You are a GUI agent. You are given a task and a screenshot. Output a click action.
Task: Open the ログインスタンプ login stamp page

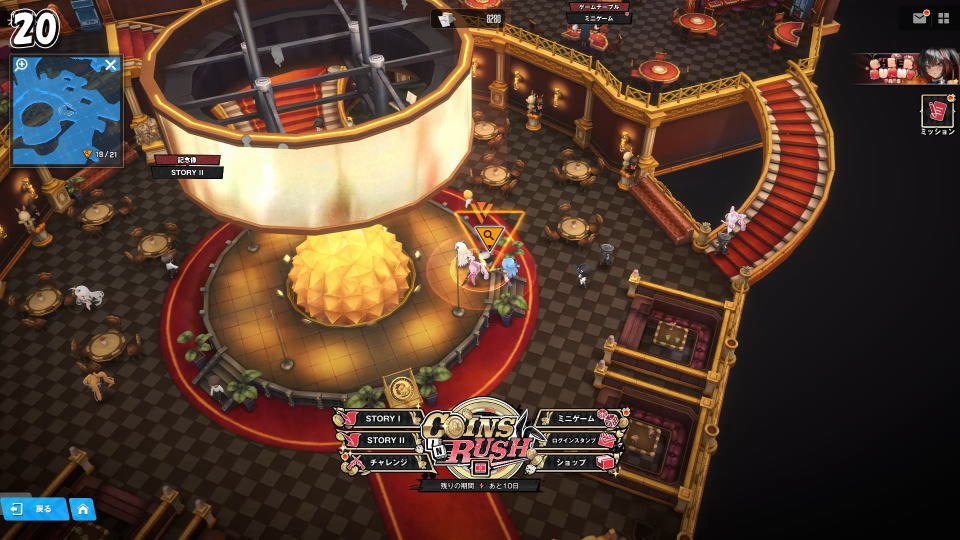point(575,440)
